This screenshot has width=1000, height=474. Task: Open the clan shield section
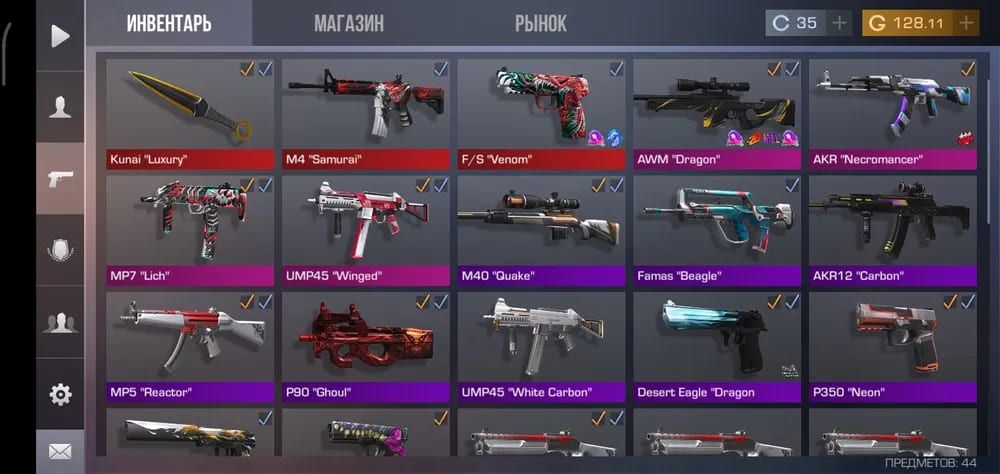click(x=60, y=250)
